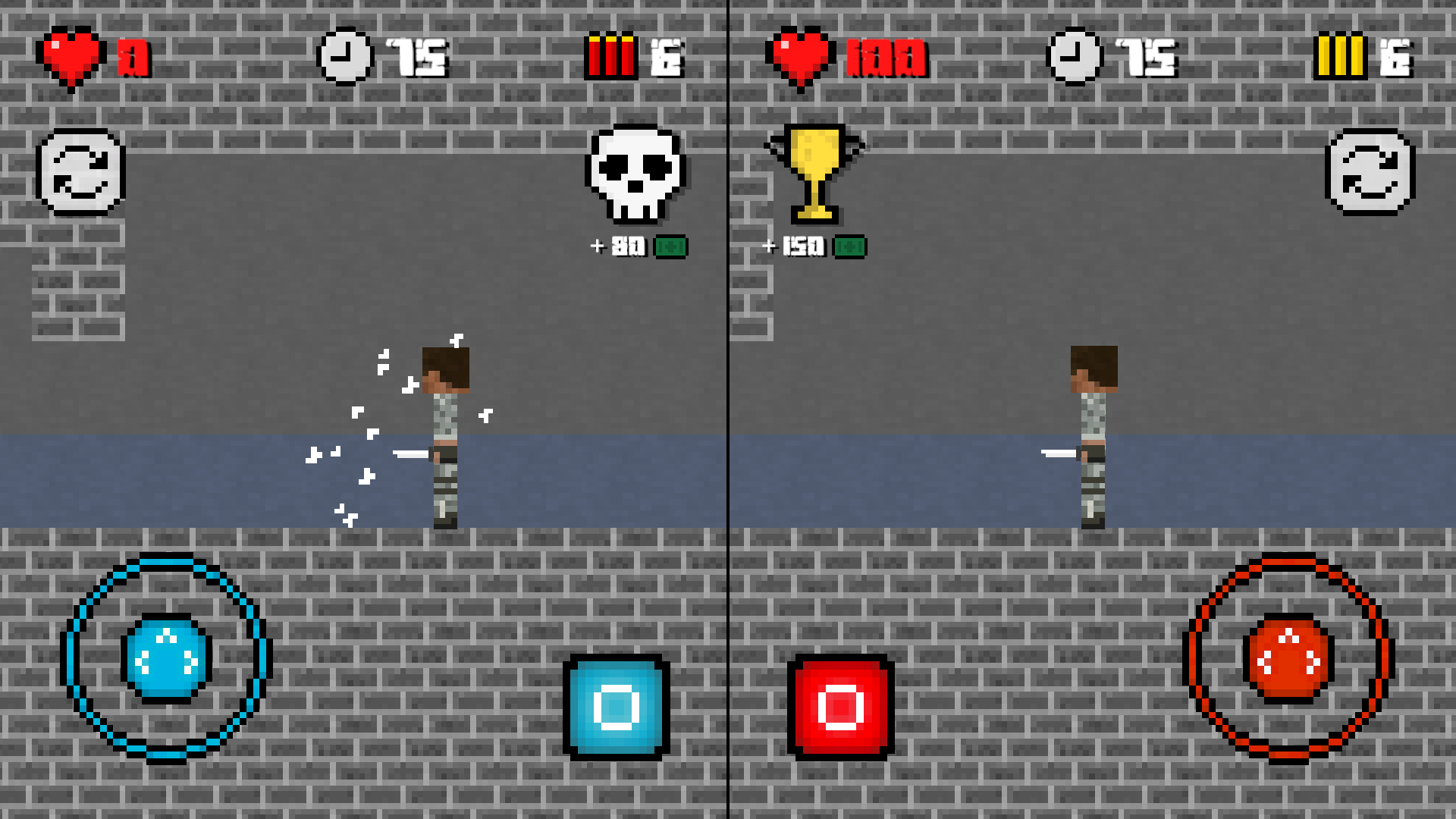The image size is (1456, 819).
Task: Click the +150 reward label
Action: point(795,246)
